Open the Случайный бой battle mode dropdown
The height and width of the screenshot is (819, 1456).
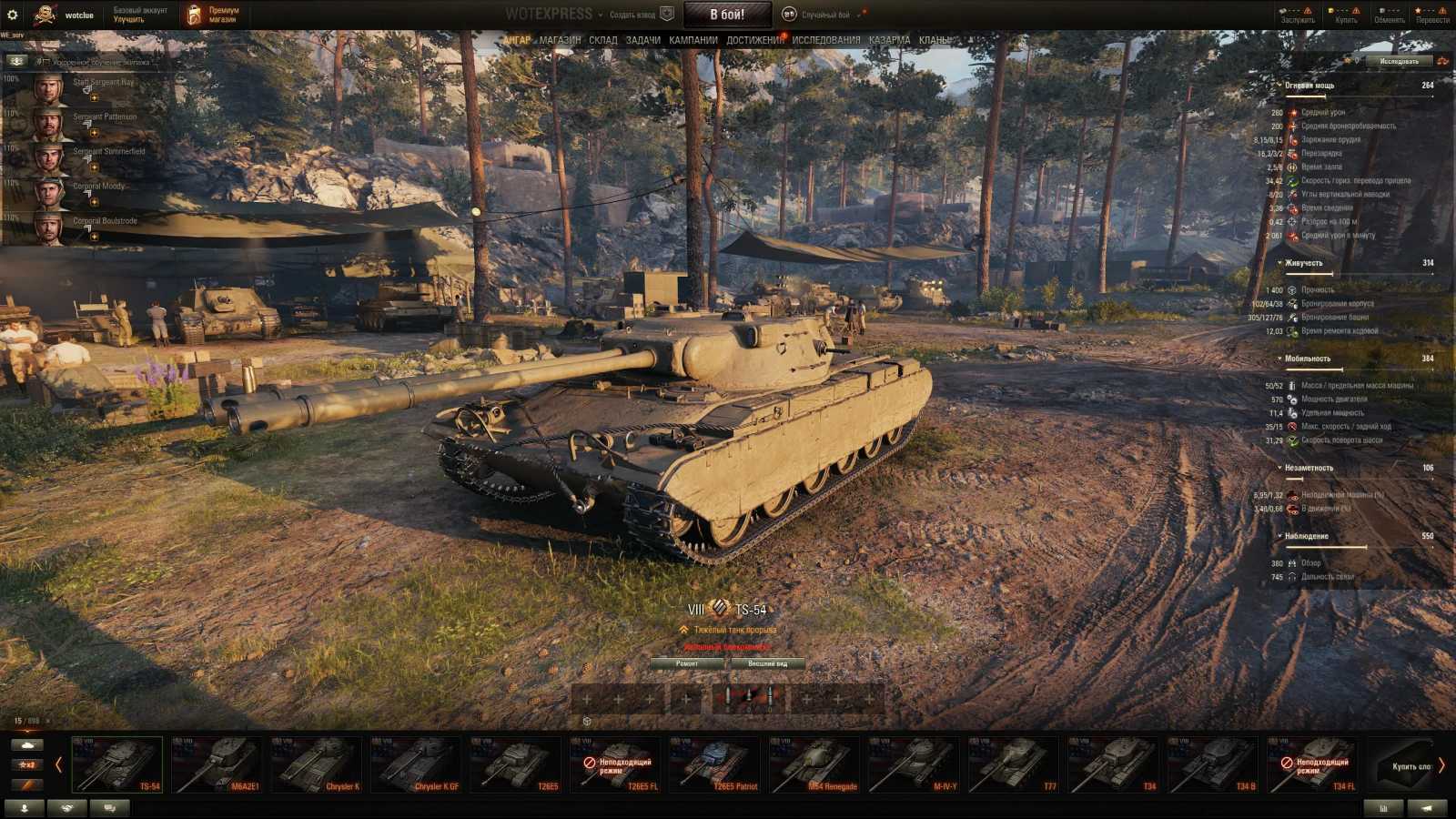pos(824,15)
